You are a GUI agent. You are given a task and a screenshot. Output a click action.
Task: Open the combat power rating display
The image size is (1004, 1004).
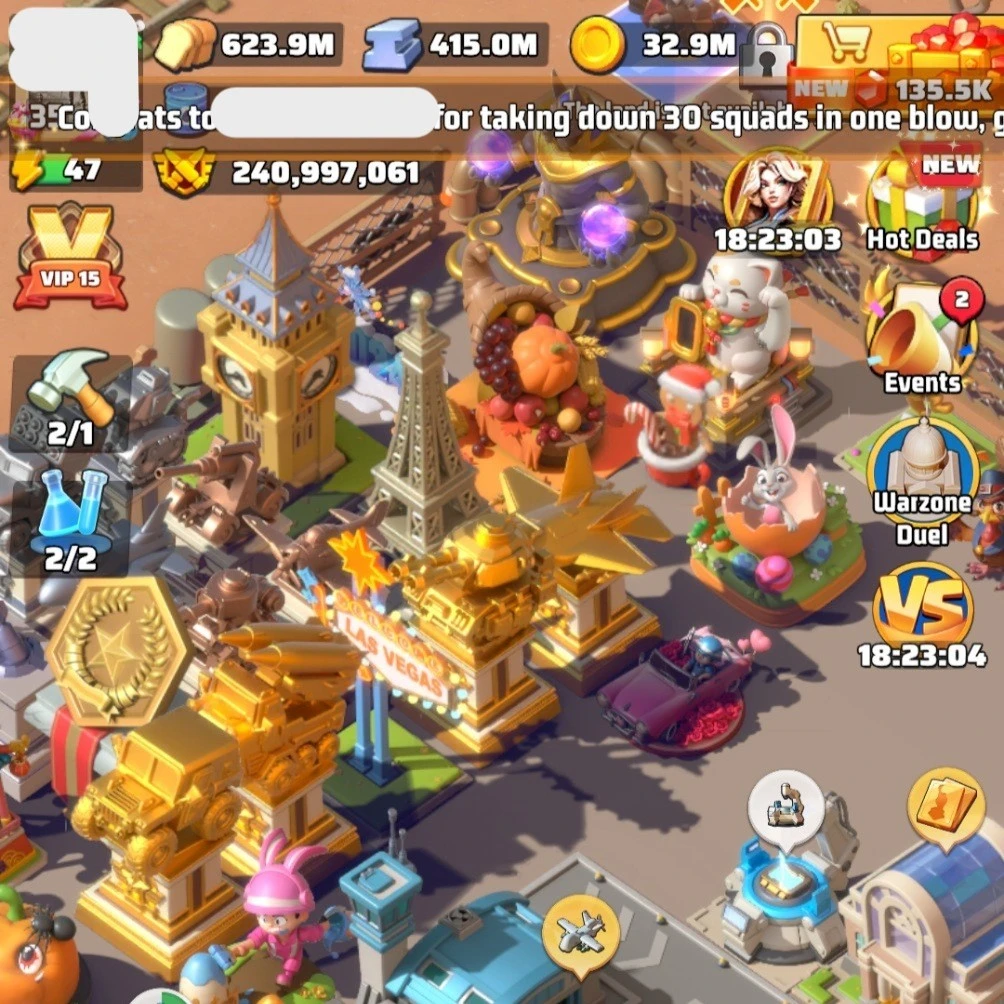pyautogui.click(x=290, y=172)
